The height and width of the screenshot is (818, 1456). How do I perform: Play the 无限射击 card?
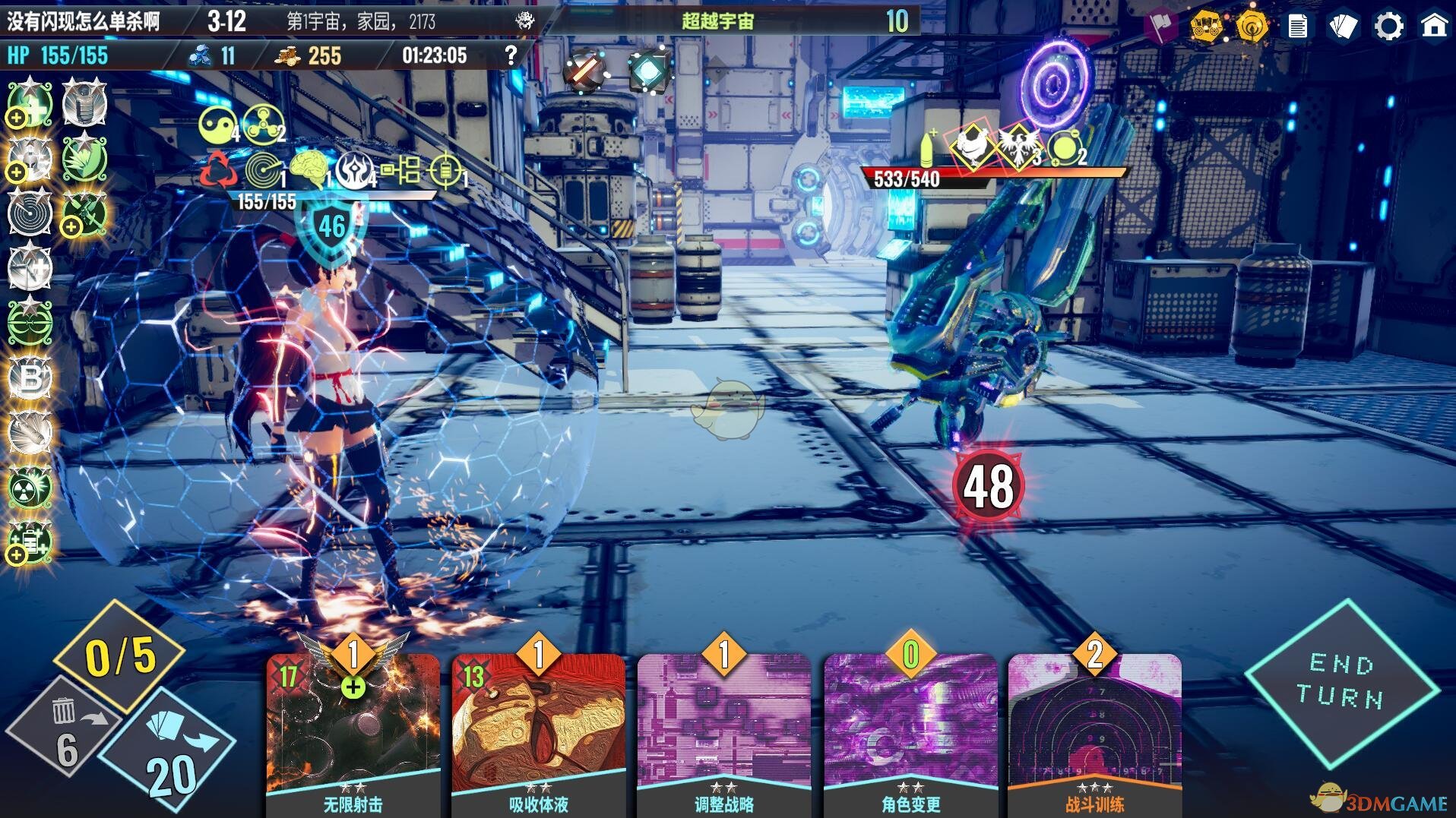[x=353, y=729]
